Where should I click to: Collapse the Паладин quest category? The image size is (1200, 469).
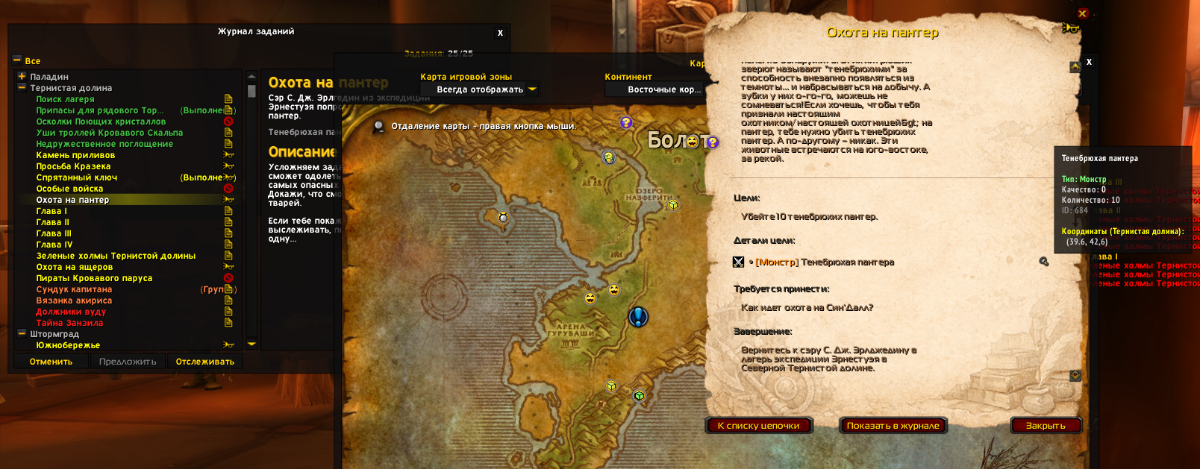(21, 76)
